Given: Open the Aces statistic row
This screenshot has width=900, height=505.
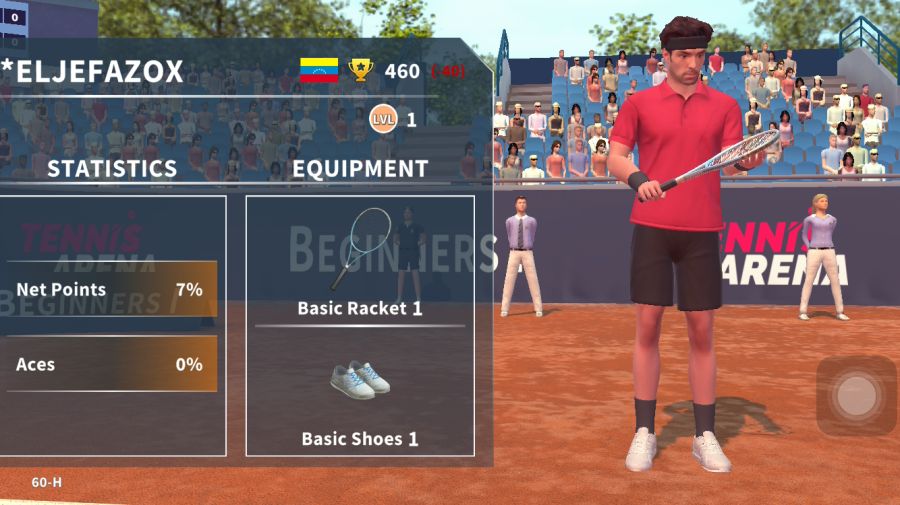Looking at the screenshot, I should click(111, 364).
